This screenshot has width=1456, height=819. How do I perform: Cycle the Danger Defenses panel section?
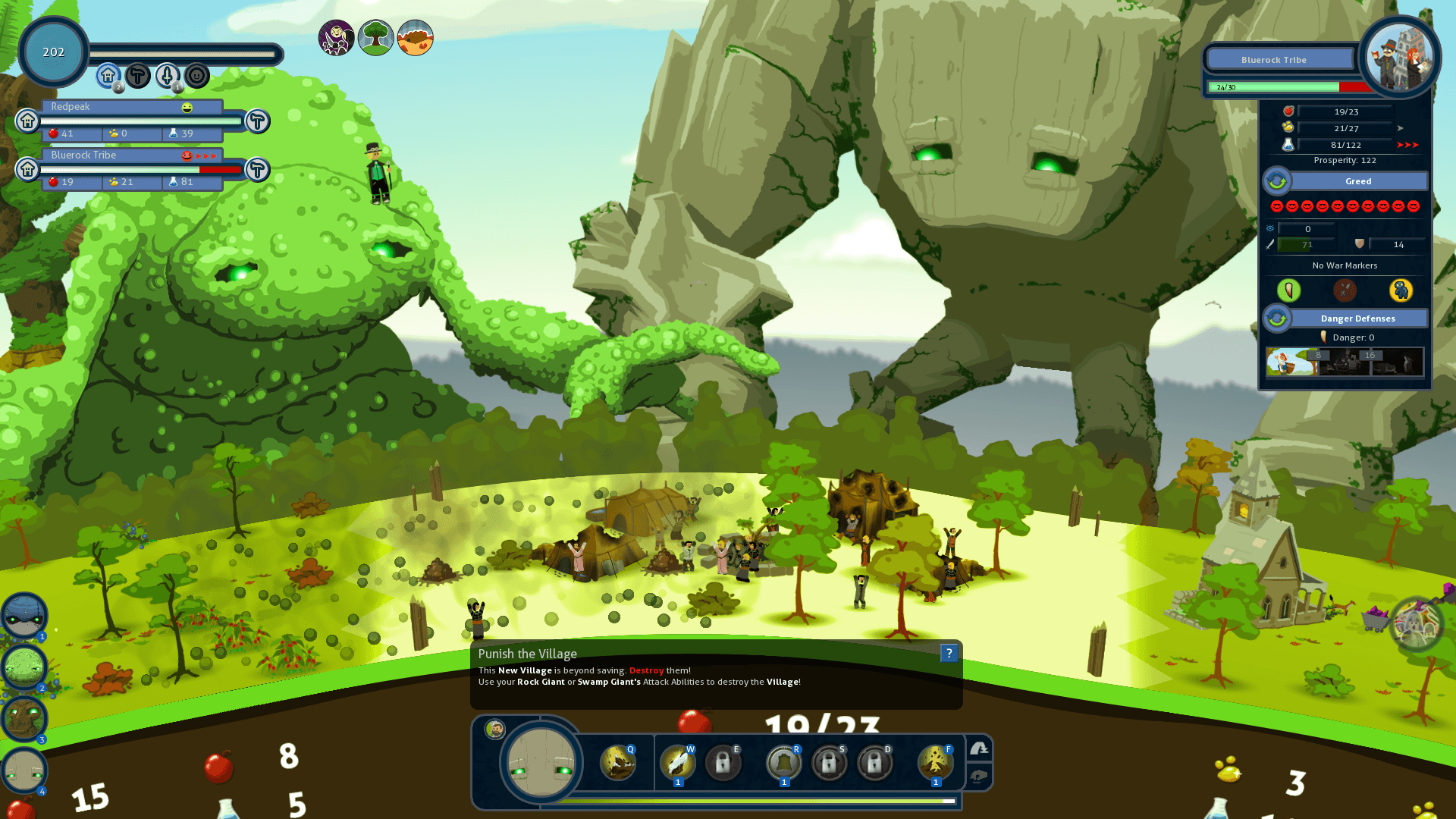[1277, 318]
